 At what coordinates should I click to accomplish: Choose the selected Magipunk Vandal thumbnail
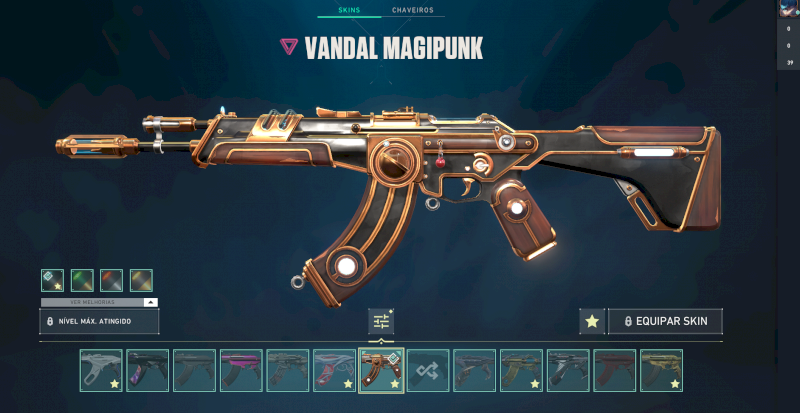(381, 370)
